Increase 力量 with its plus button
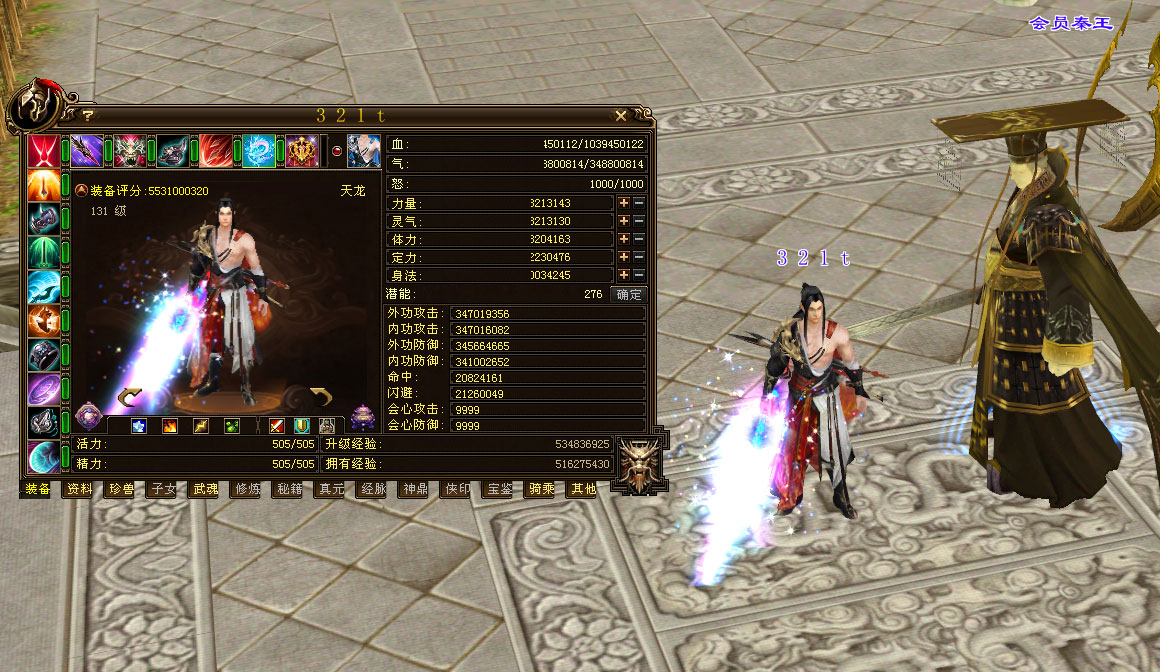The width and height of the screenshot is (1160, 672). 624,203
